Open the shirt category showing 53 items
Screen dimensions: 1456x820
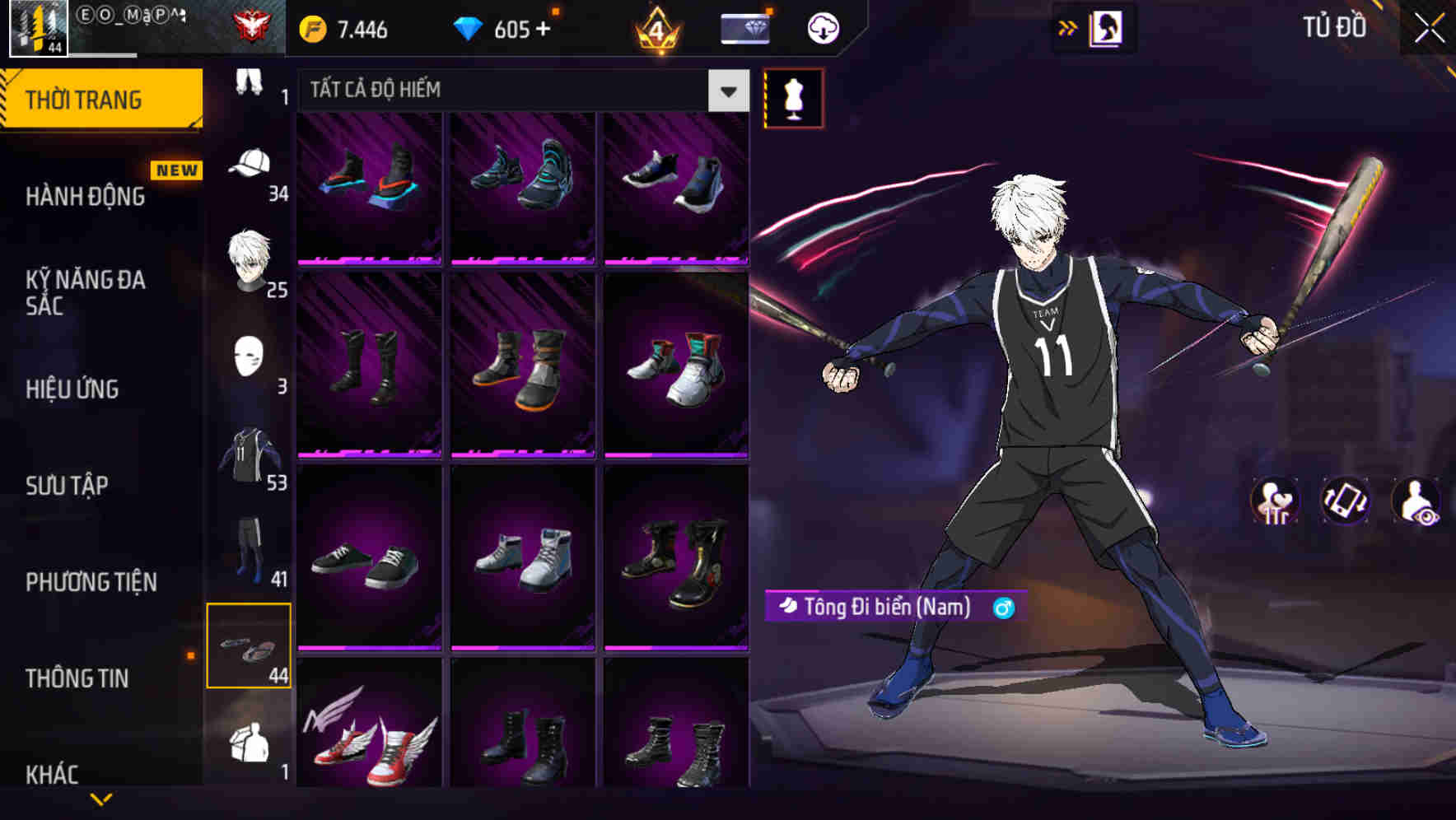[x=250, y=457]
